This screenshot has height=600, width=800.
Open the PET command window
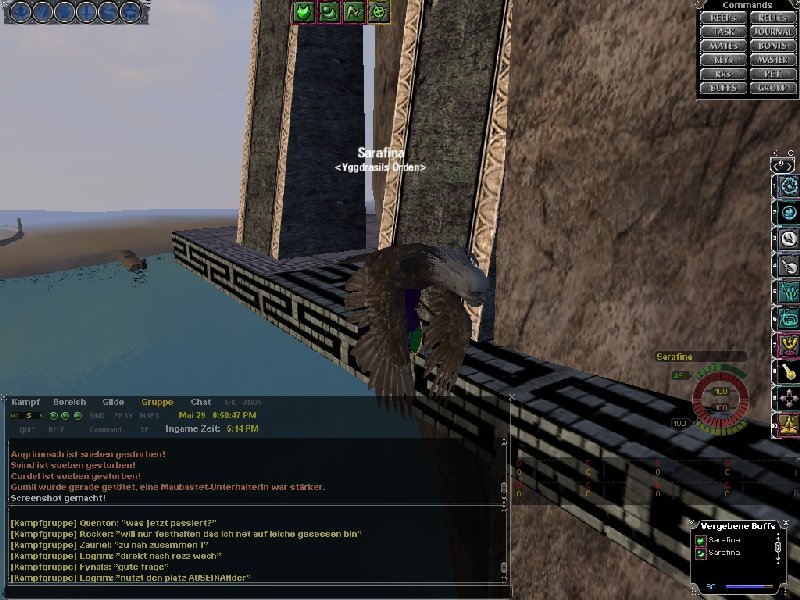[773, 74]
